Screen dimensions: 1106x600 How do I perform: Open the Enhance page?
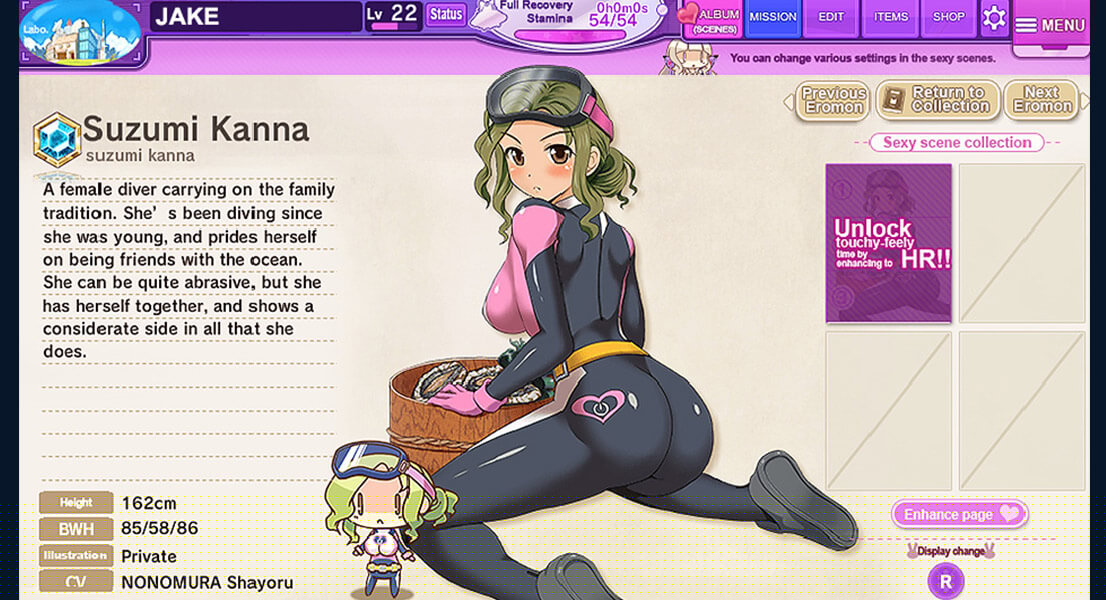959,514
